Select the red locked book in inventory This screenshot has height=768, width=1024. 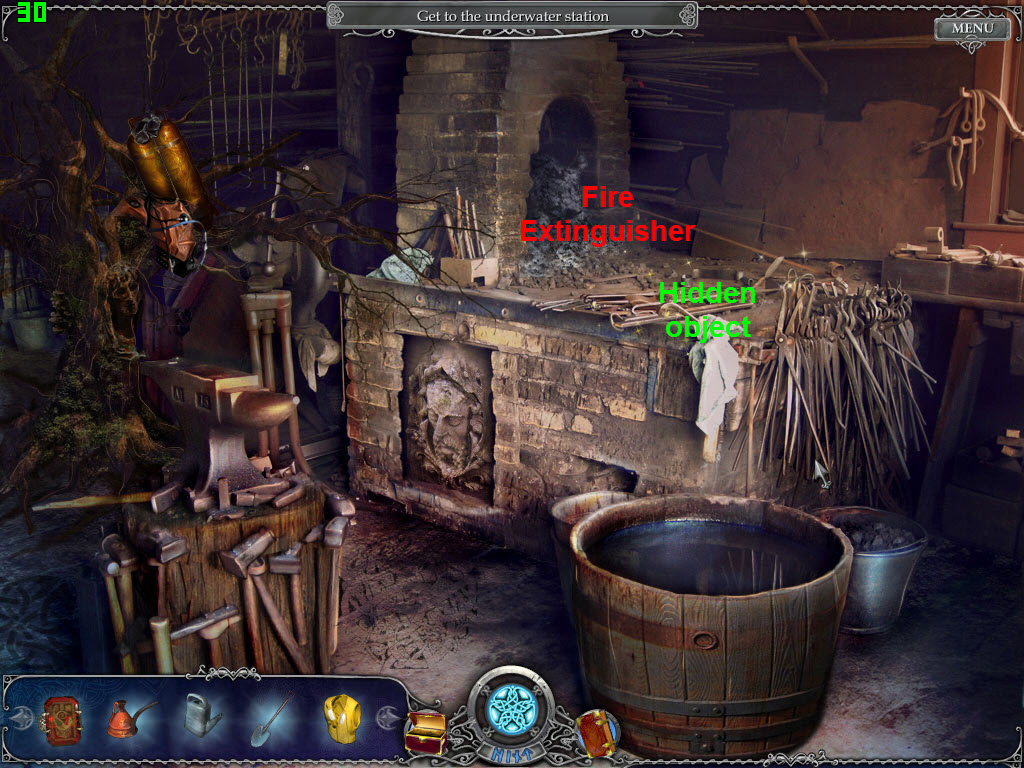(62, 717)
